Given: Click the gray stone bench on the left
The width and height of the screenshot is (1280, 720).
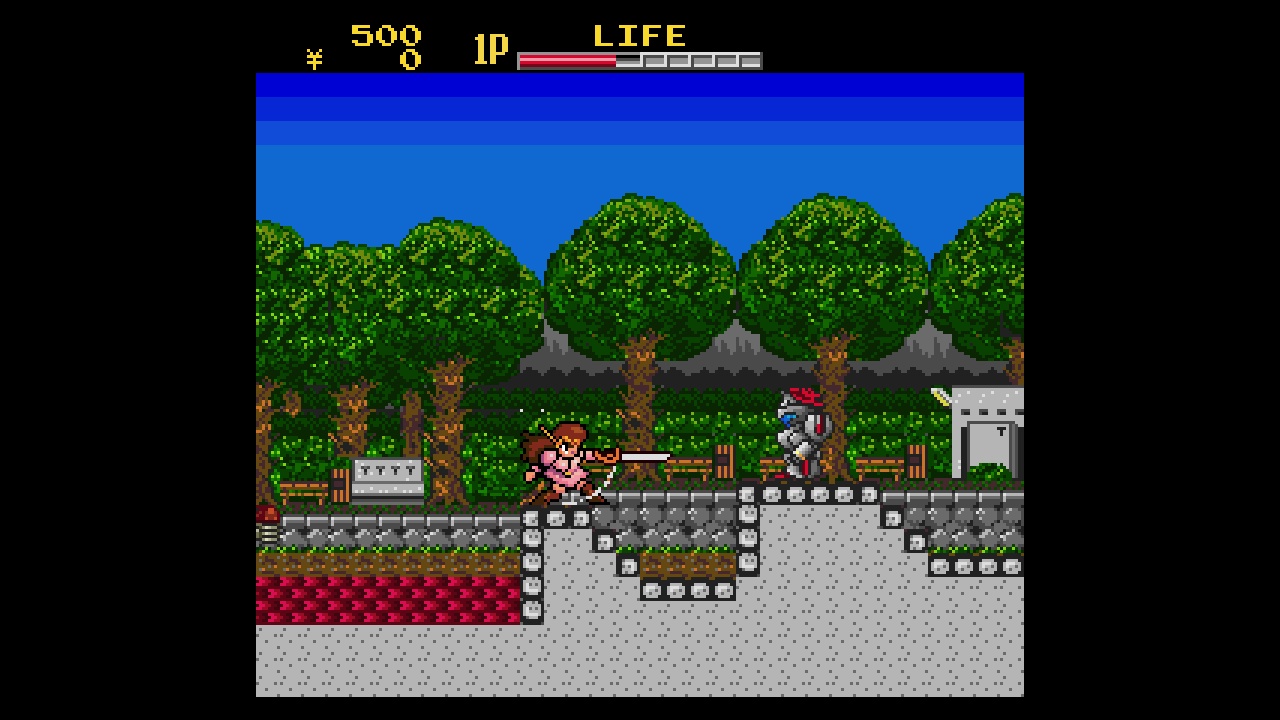Looking at the screenshot, I should (x=388, y=478).
